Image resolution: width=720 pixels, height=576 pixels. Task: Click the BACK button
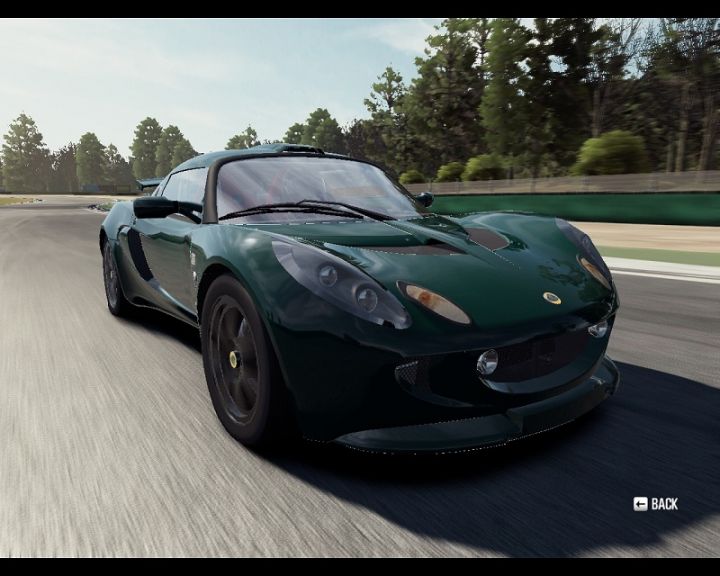coord(656,504)
